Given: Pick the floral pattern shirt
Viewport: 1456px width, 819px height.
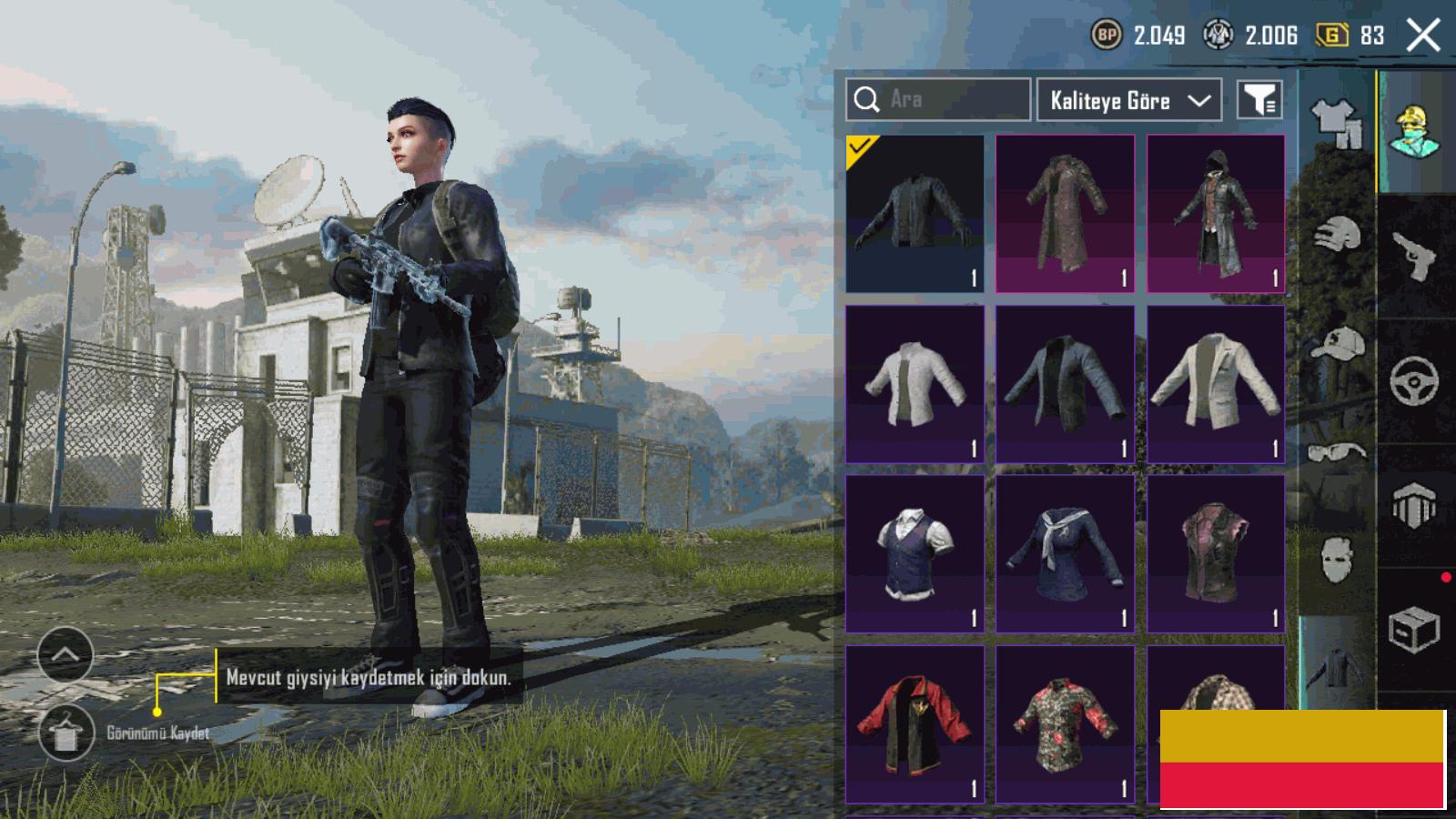Looking at the screenshot, I should pyautogui.click(x=1065, y=723).
